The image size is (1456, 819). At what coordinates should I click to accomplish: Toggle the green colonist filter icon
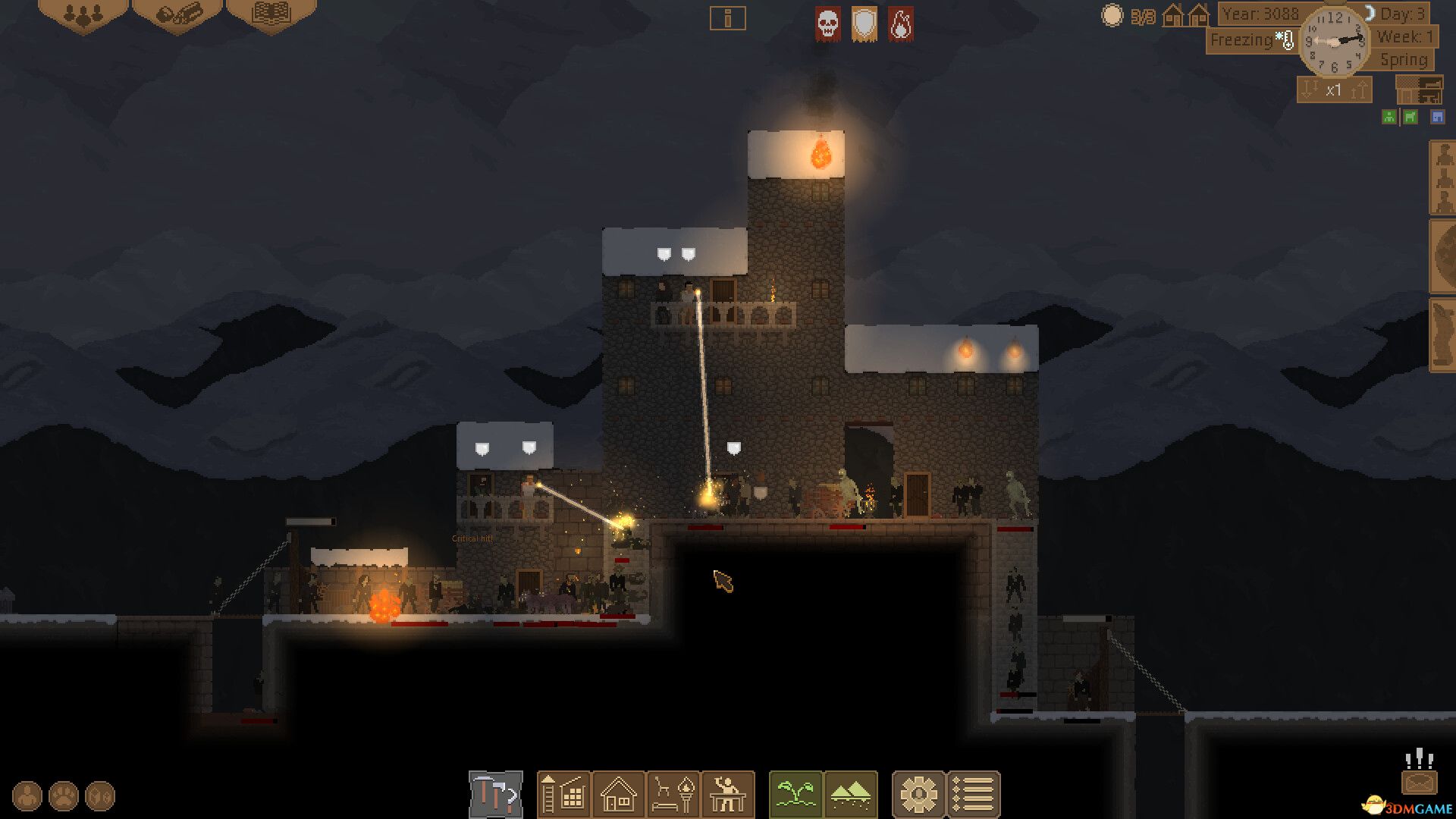pos(1389,117)
